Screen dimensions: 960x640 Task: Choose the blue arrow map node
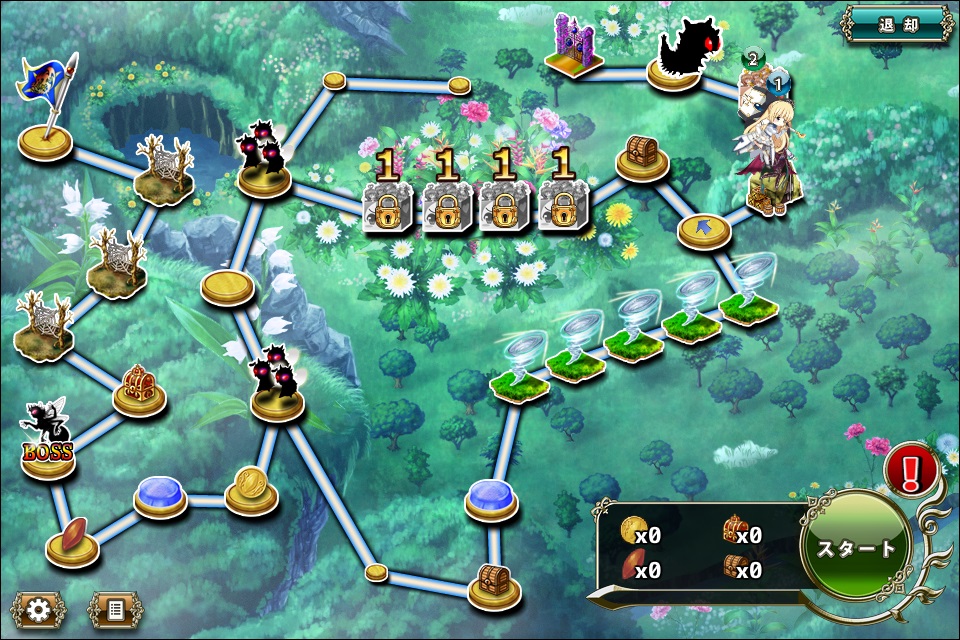[x=705, y=231]
